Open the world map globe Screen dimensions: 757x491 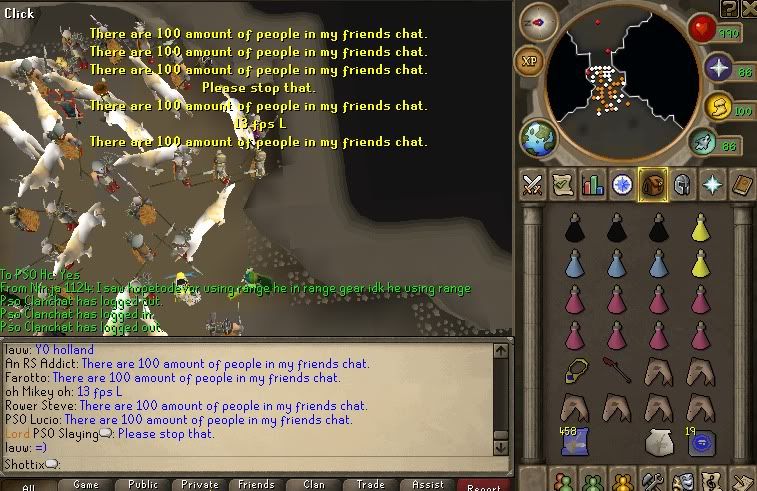tap(538, 139)
